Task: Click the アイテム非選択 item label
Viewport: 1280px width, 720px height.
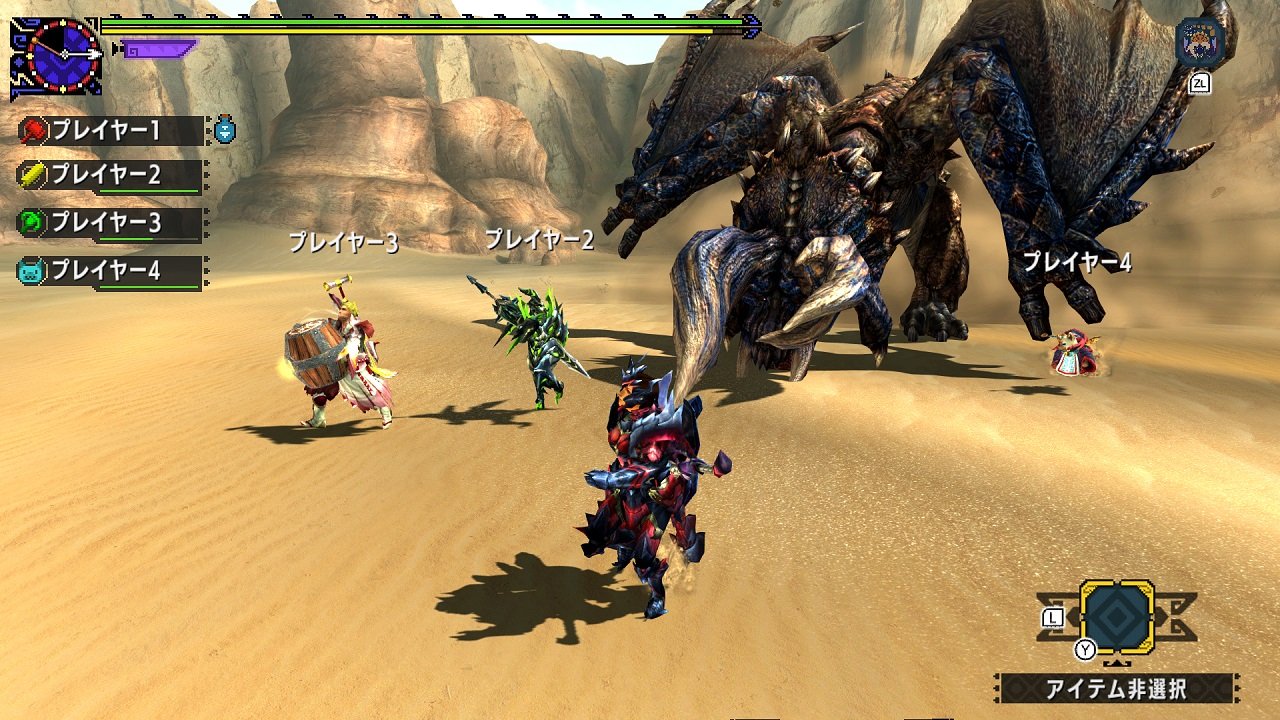Action: coord(1116,688)
